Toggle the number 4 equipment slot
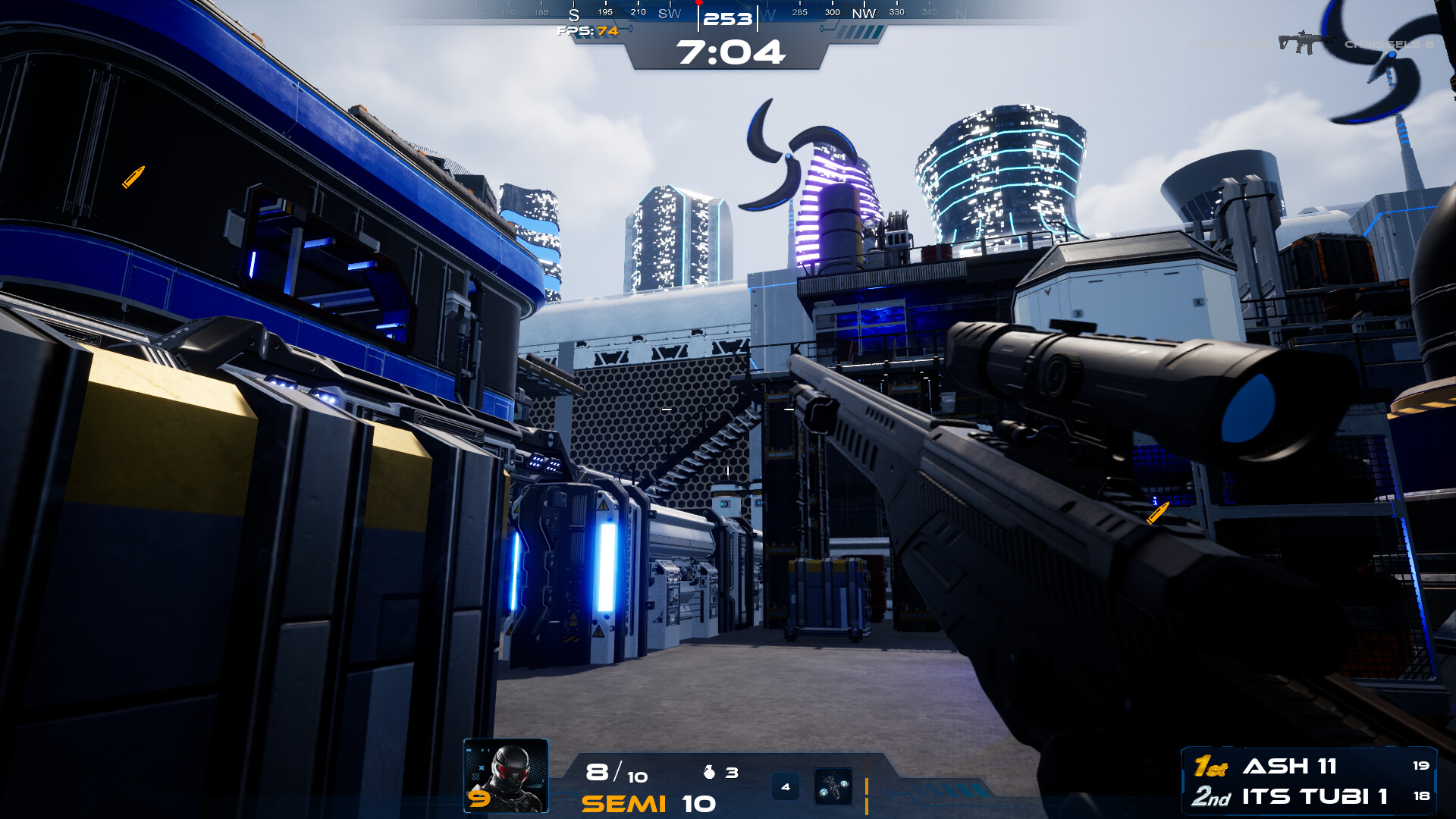Viewport: 1456px width, 819px height. pyautogui.click(x=786, y=786)
